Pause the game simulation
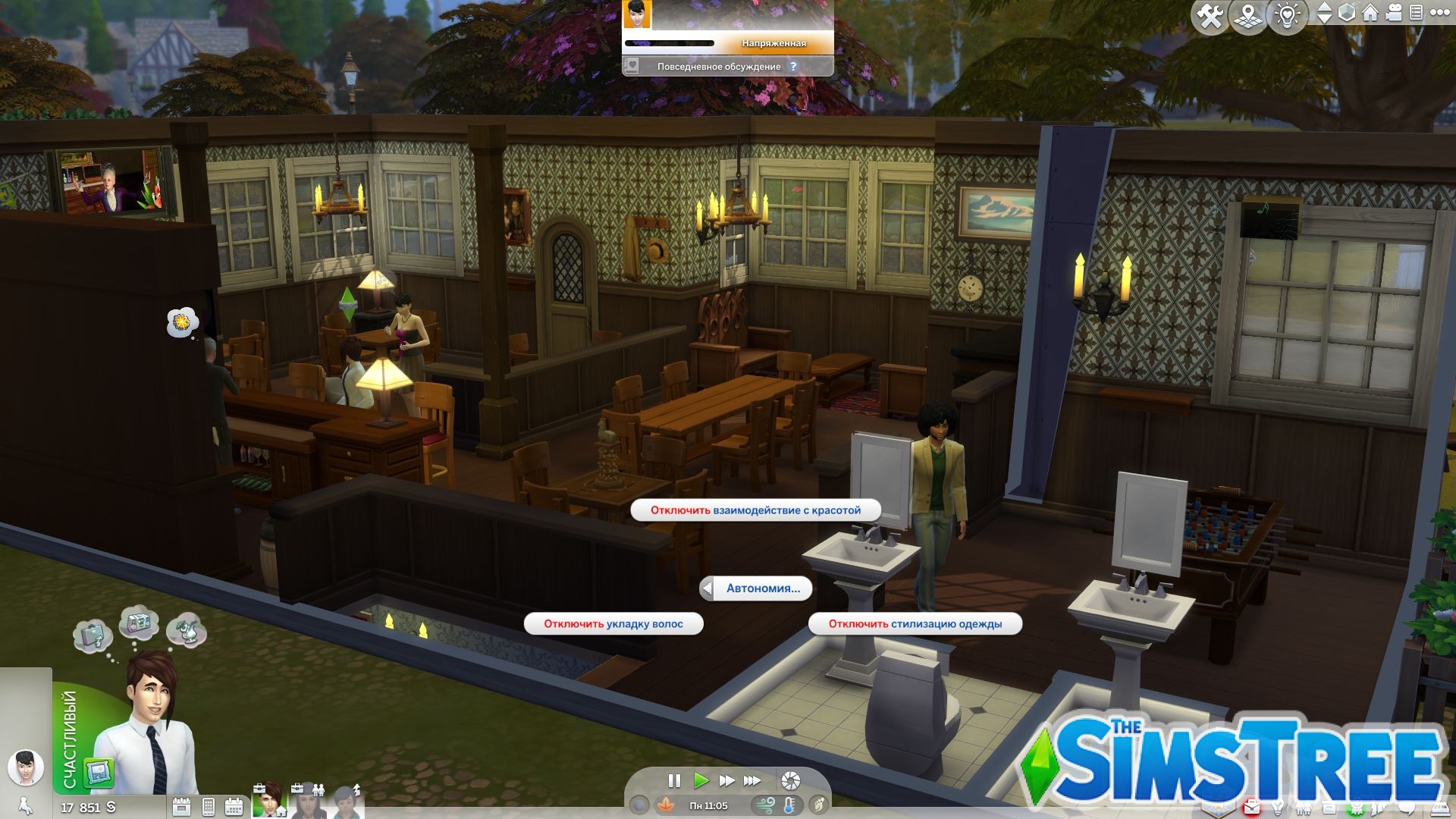 [675, 779]
